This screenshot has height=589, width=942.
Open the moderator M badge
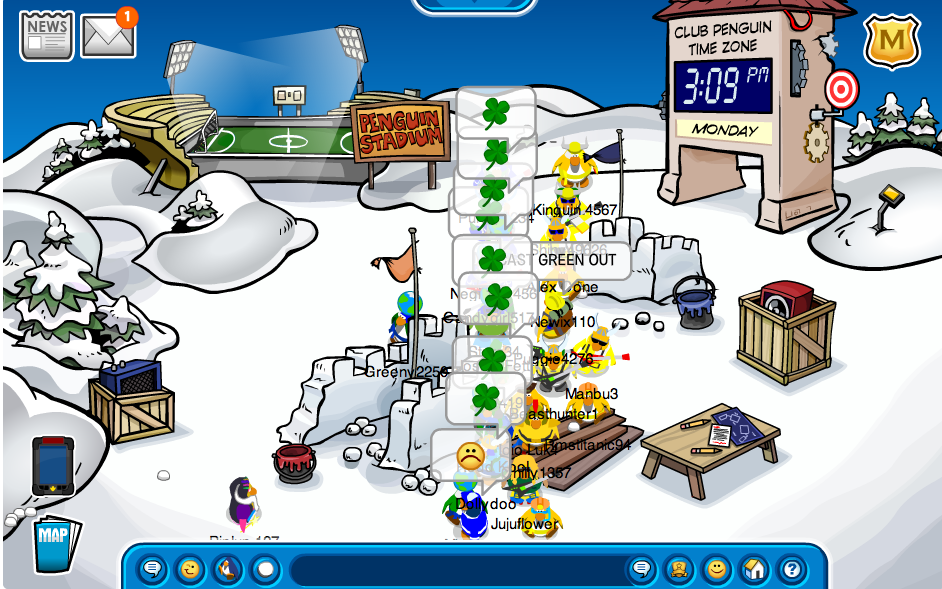891,41
